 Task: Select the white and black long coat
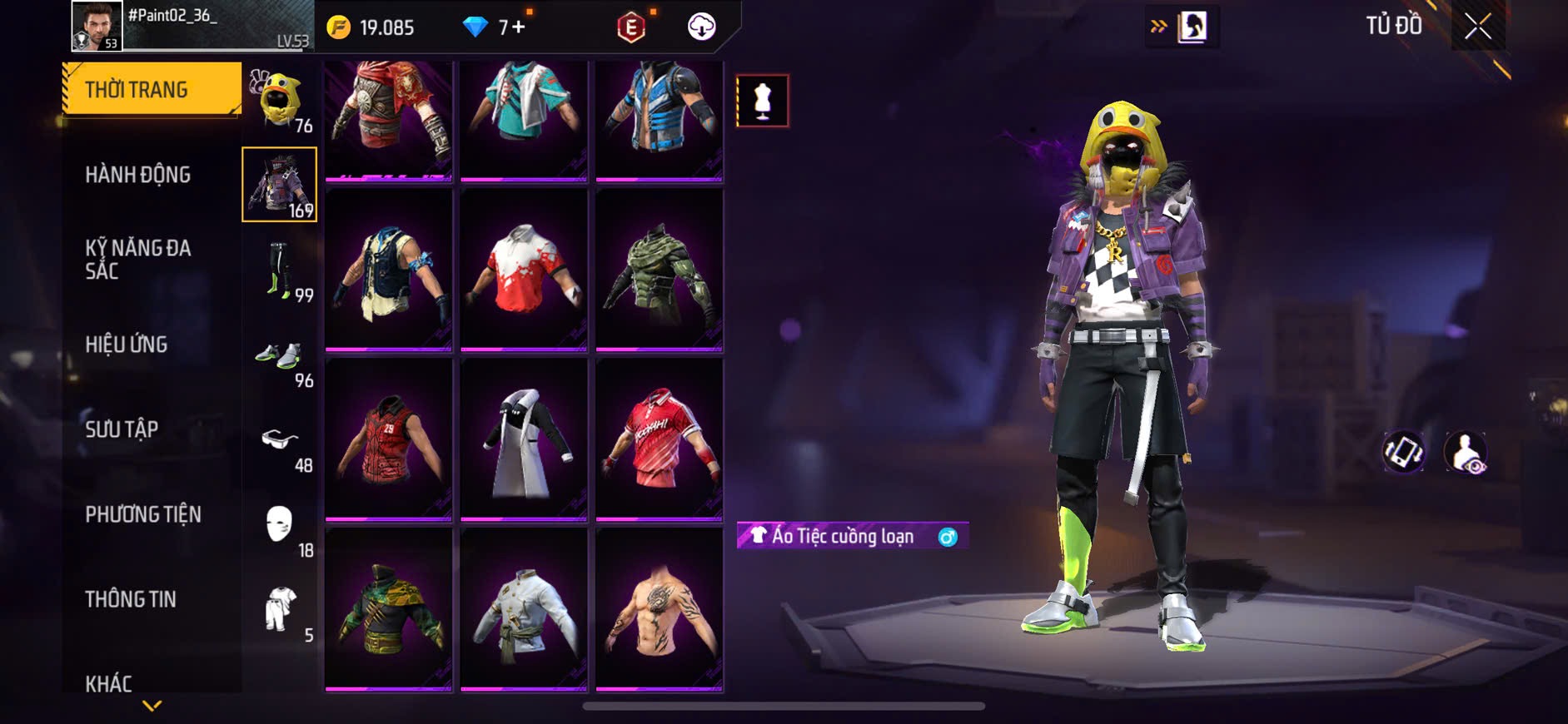(x=524, y=439)
